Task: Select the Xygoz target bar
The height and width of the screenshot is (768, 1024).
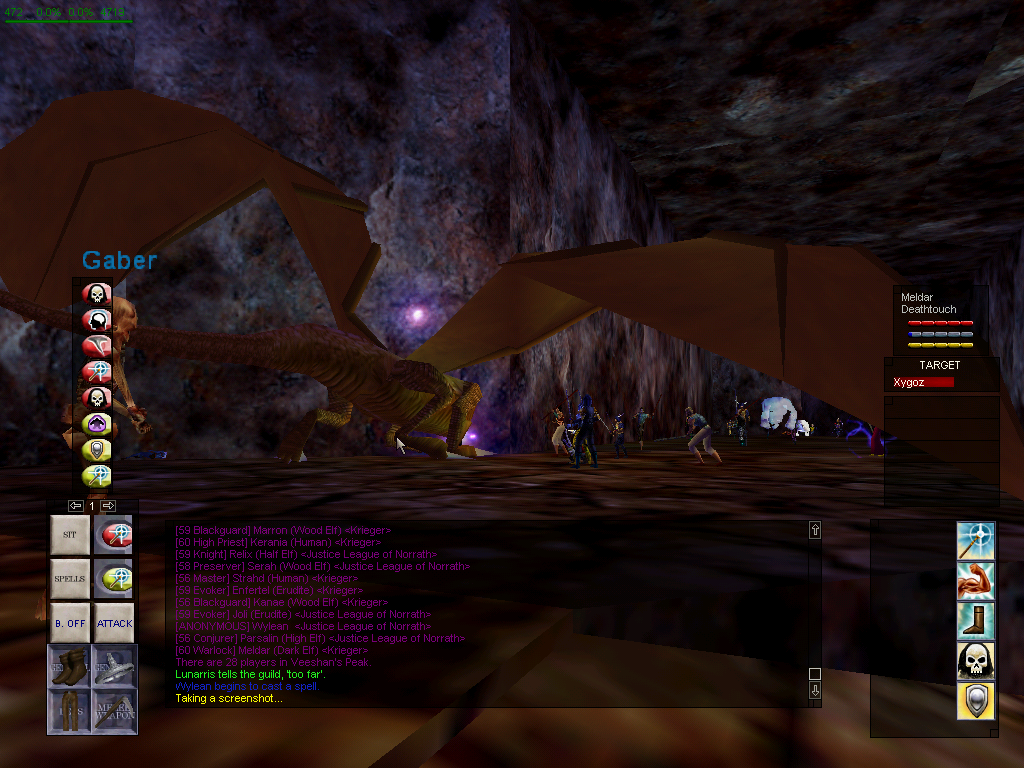Action: (x=923, y=382)
